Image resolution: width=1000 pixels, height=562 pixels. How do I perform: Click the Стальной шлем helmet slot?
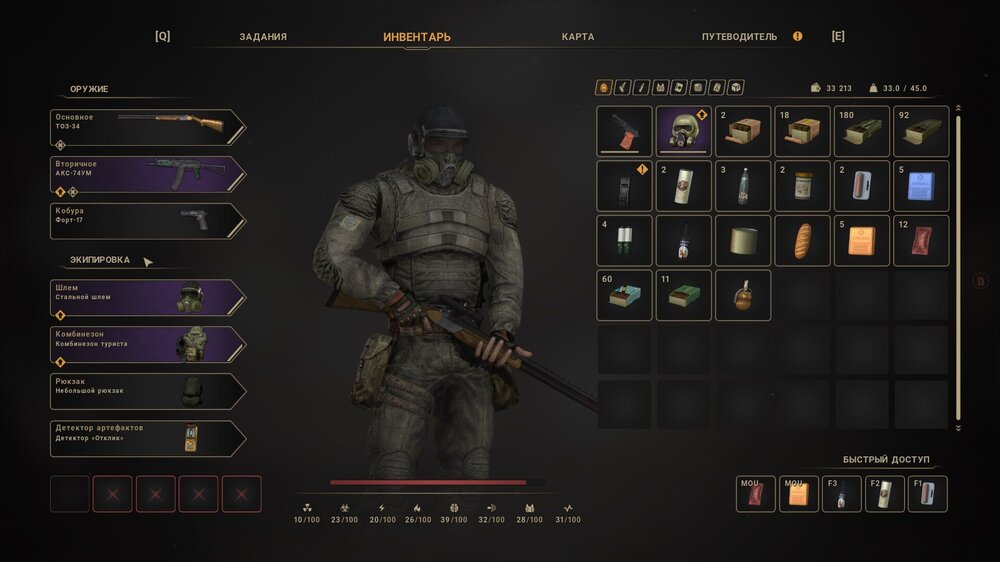coord(147,298)
